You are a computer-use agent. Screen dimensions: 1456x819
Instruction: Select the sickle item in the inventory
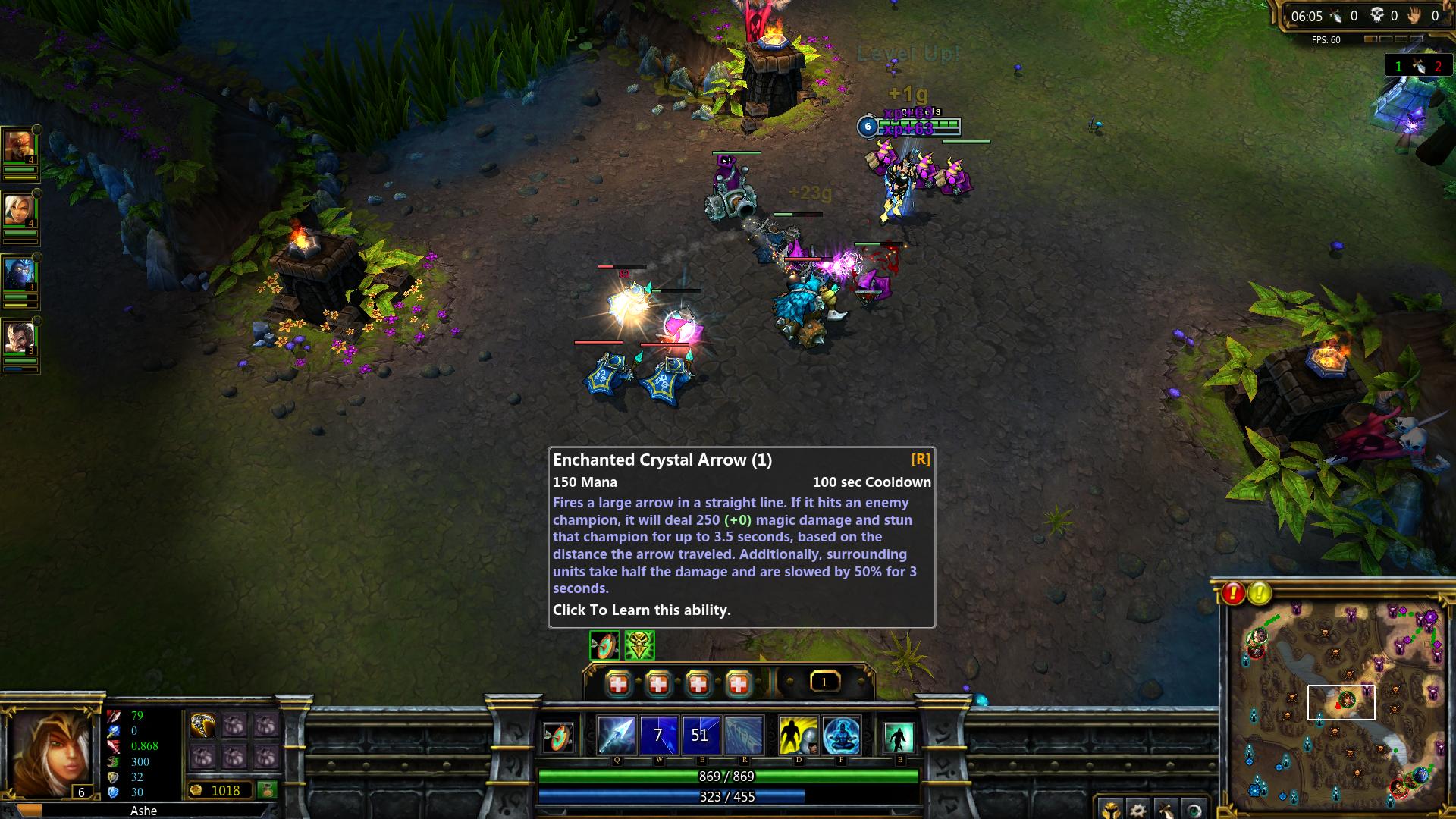(202, 726)
